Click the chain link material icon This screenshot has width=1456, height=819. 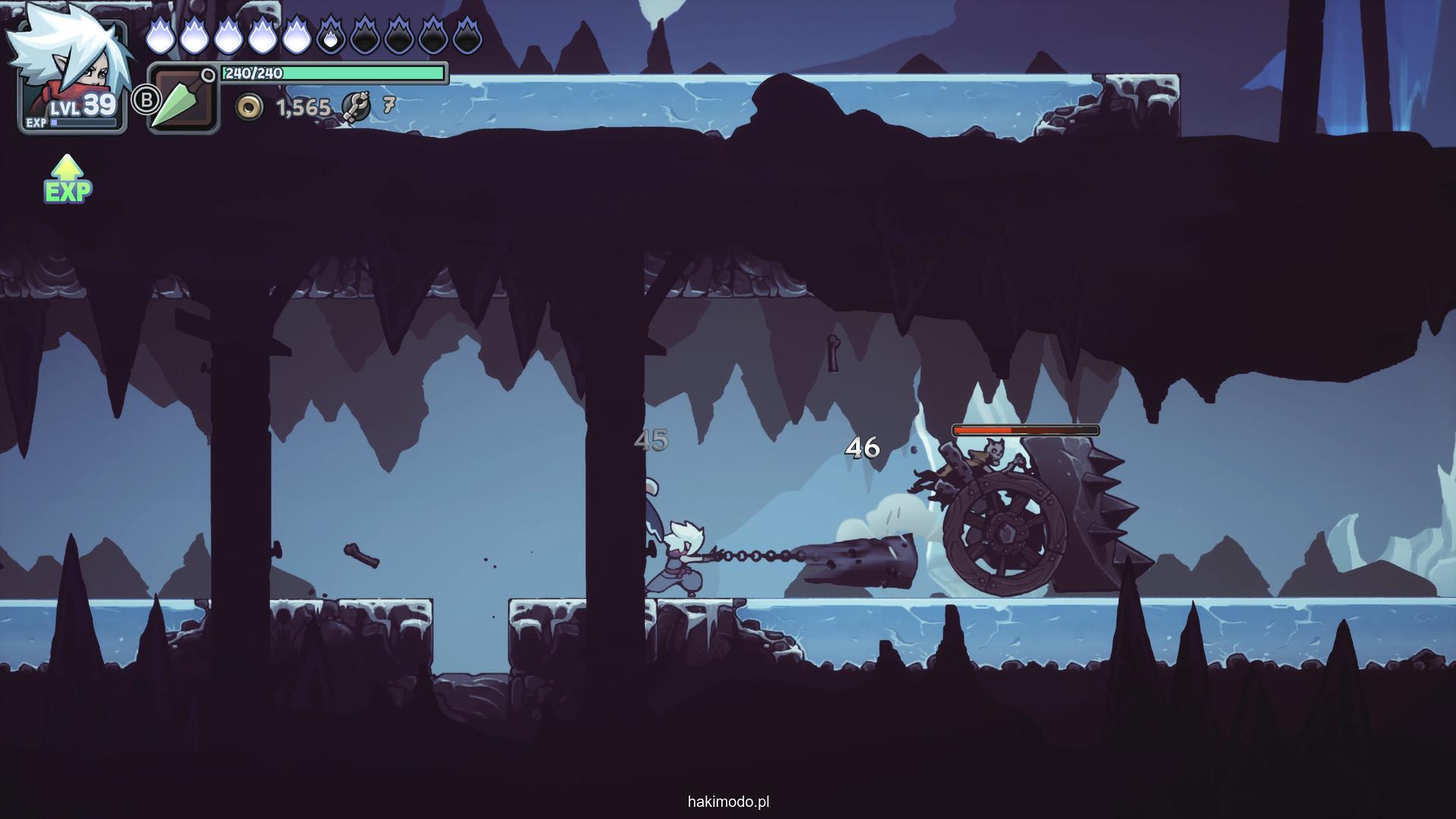point(355,107)
